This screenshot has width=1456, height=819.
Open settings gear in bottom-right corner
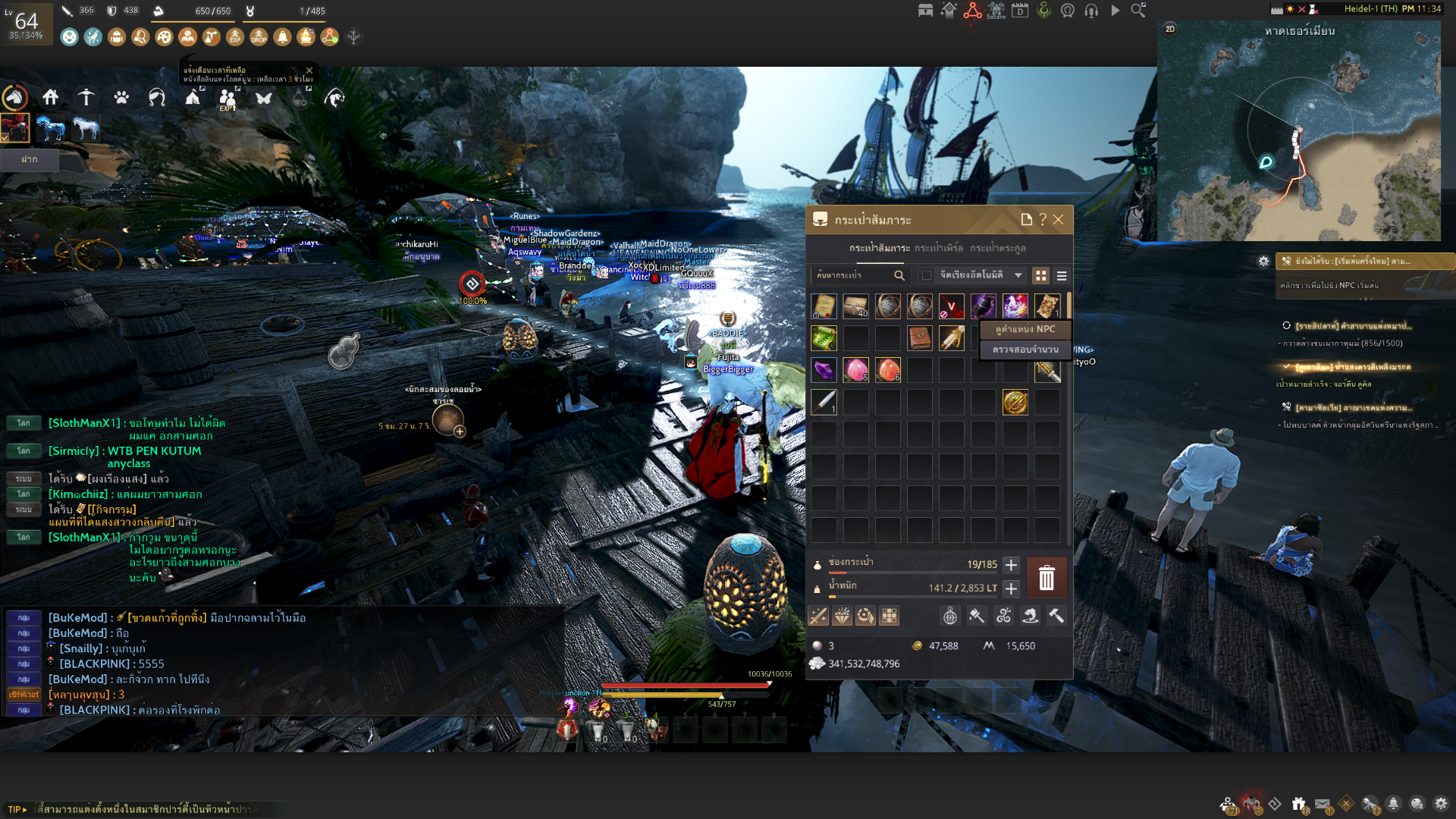(1441, 804)
